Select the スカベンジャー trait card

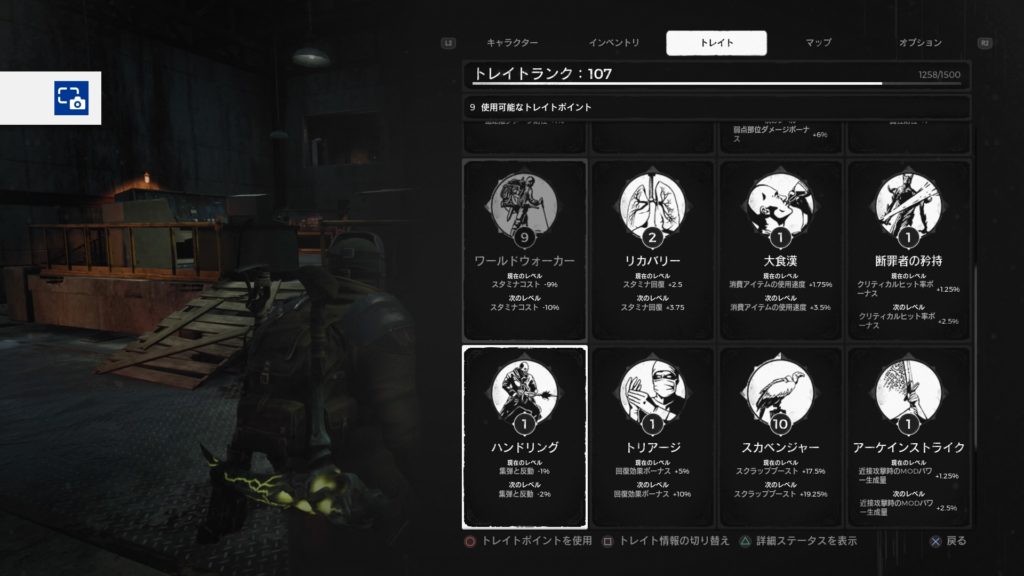[x=781, y=436]
